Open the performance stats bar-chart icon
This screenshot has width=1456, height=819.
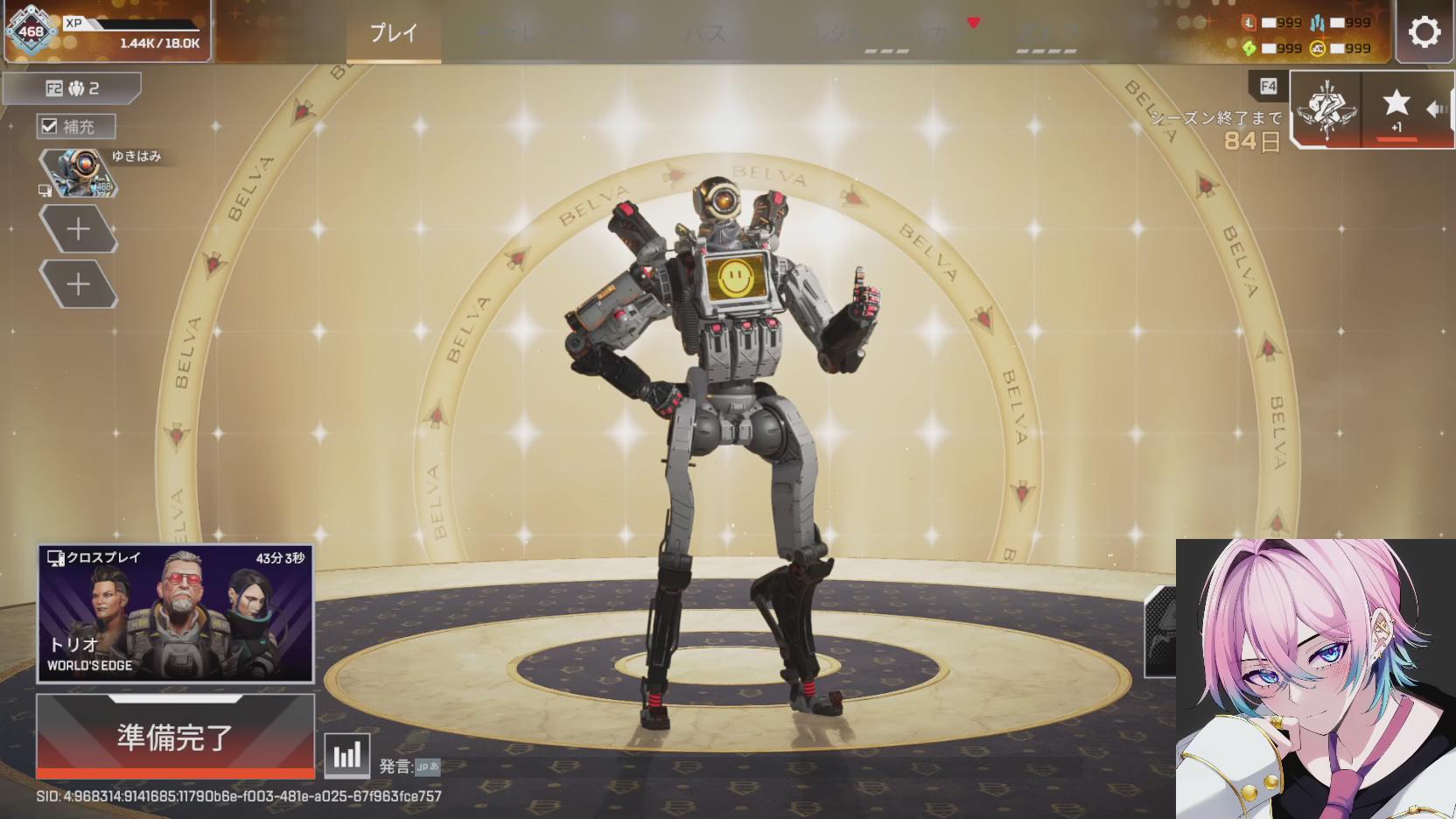click(346, 754)
